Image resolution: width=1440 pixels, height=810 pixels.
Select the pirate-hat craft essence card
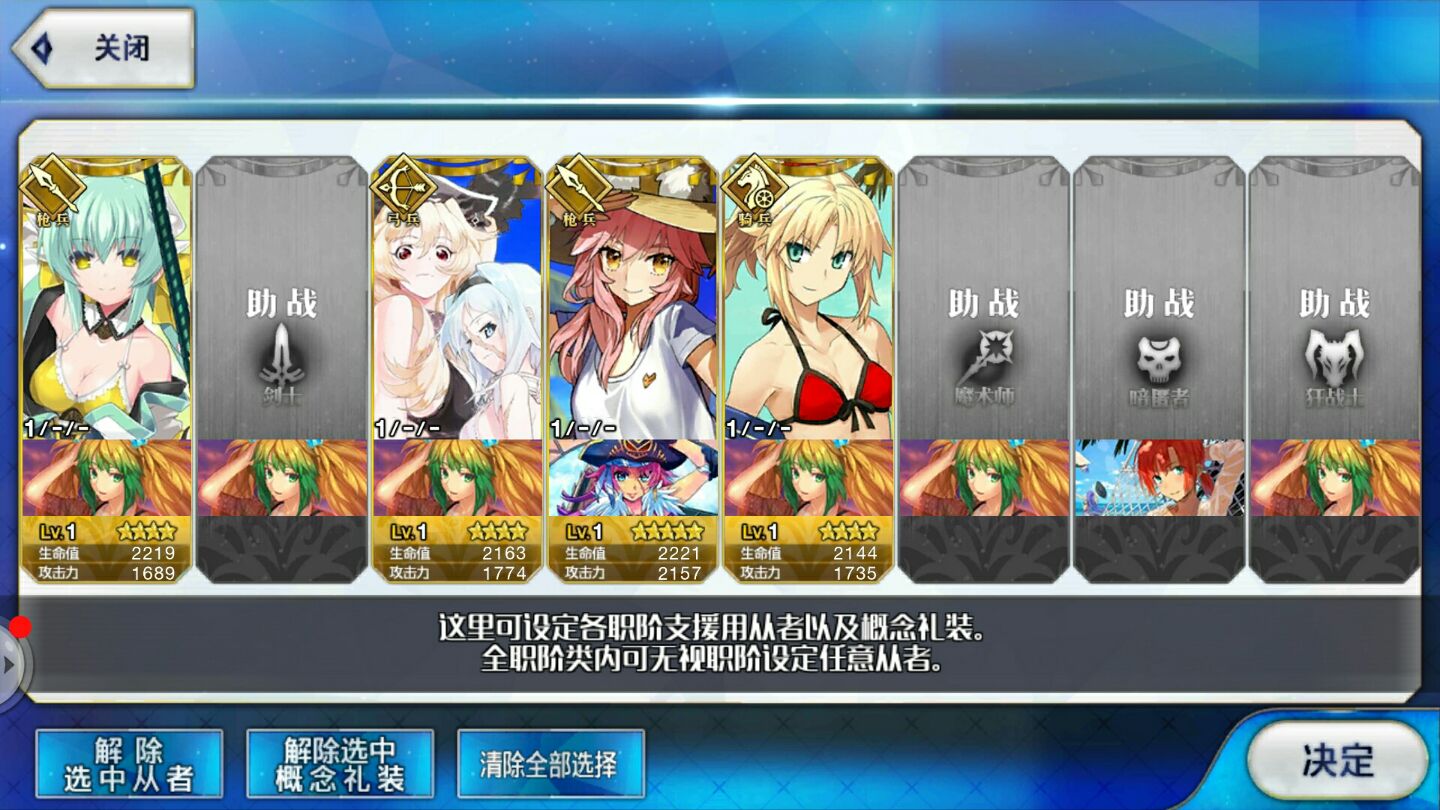pyautogui.click(x=633, y=478)
